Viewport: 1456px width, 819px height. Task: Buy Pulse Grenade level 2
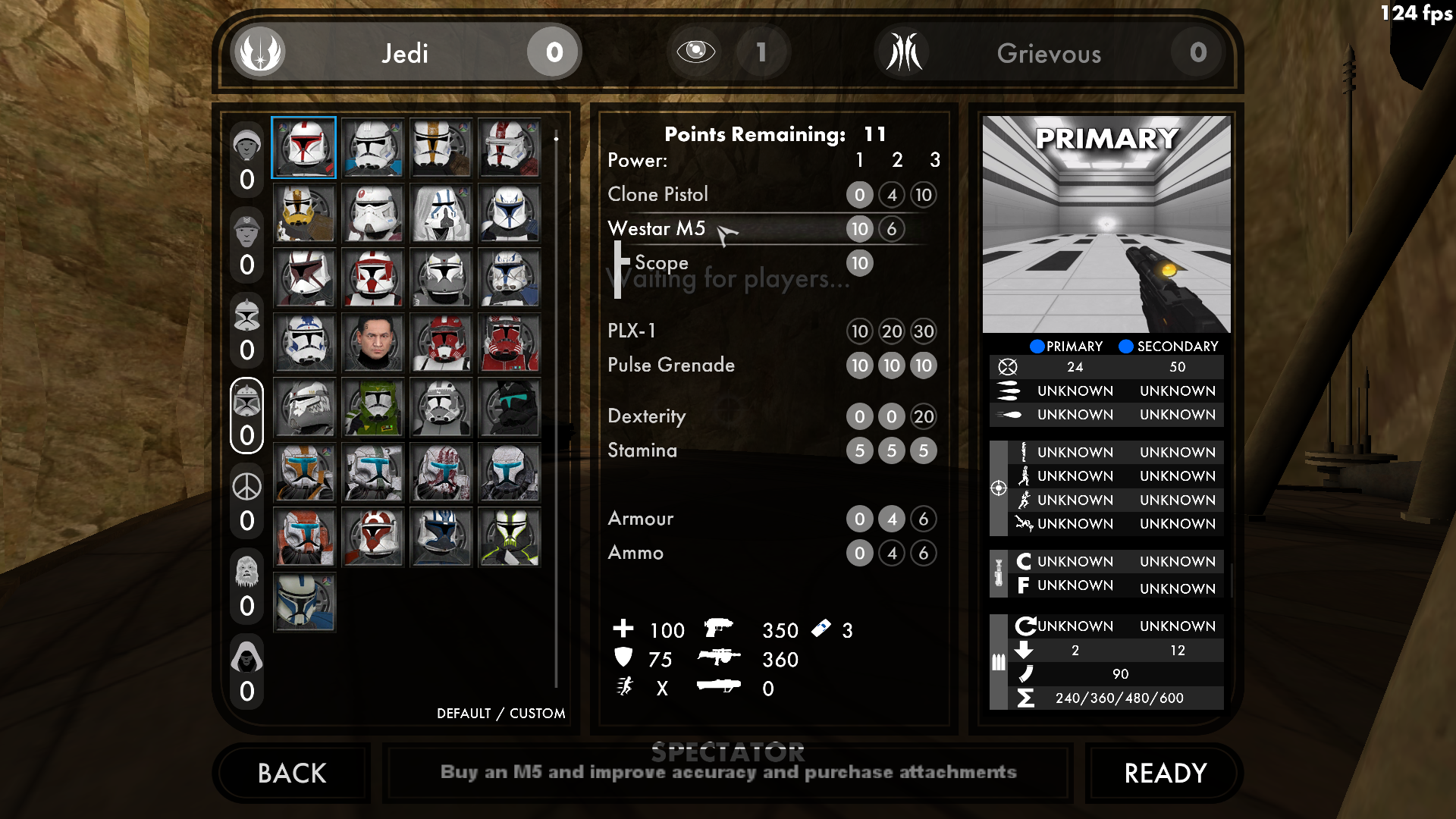pos(891,366)
